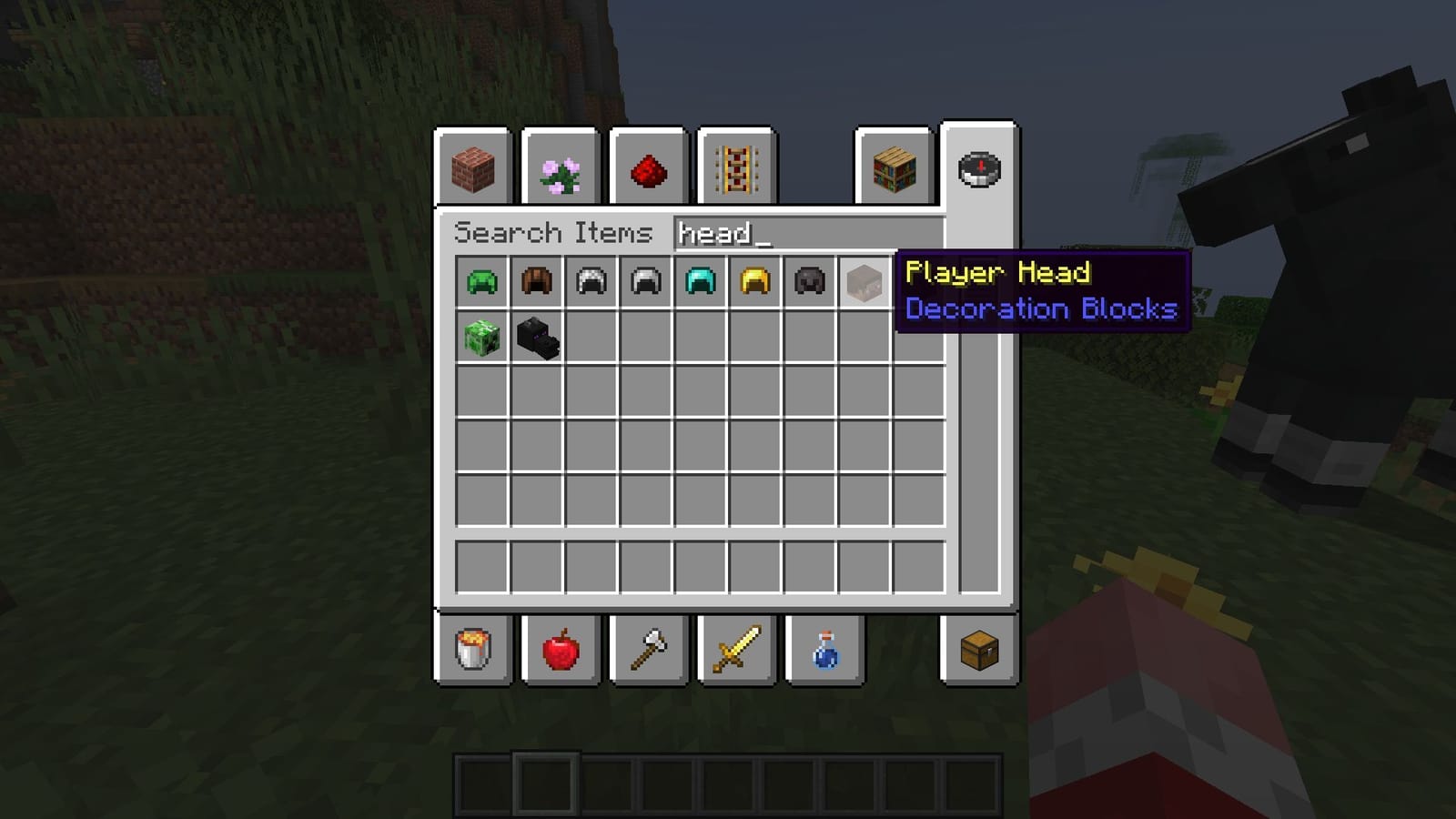Switch to the Tools axe tab
The width and height of the screenshot is (1456, 819).
[648, 650]
